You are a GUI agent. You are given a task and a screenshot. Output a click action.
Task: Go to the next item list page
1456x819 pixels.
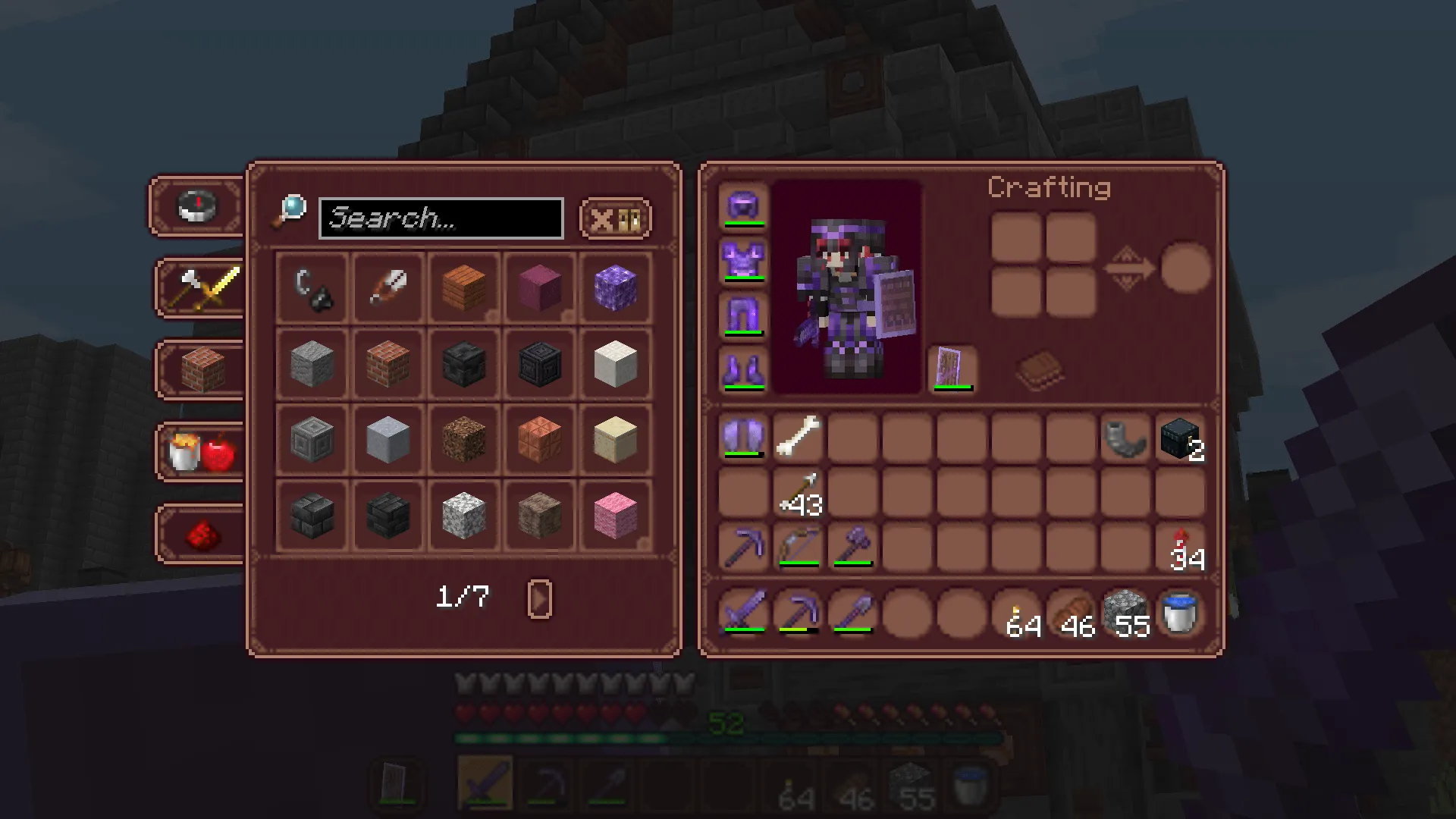(540, 598)
